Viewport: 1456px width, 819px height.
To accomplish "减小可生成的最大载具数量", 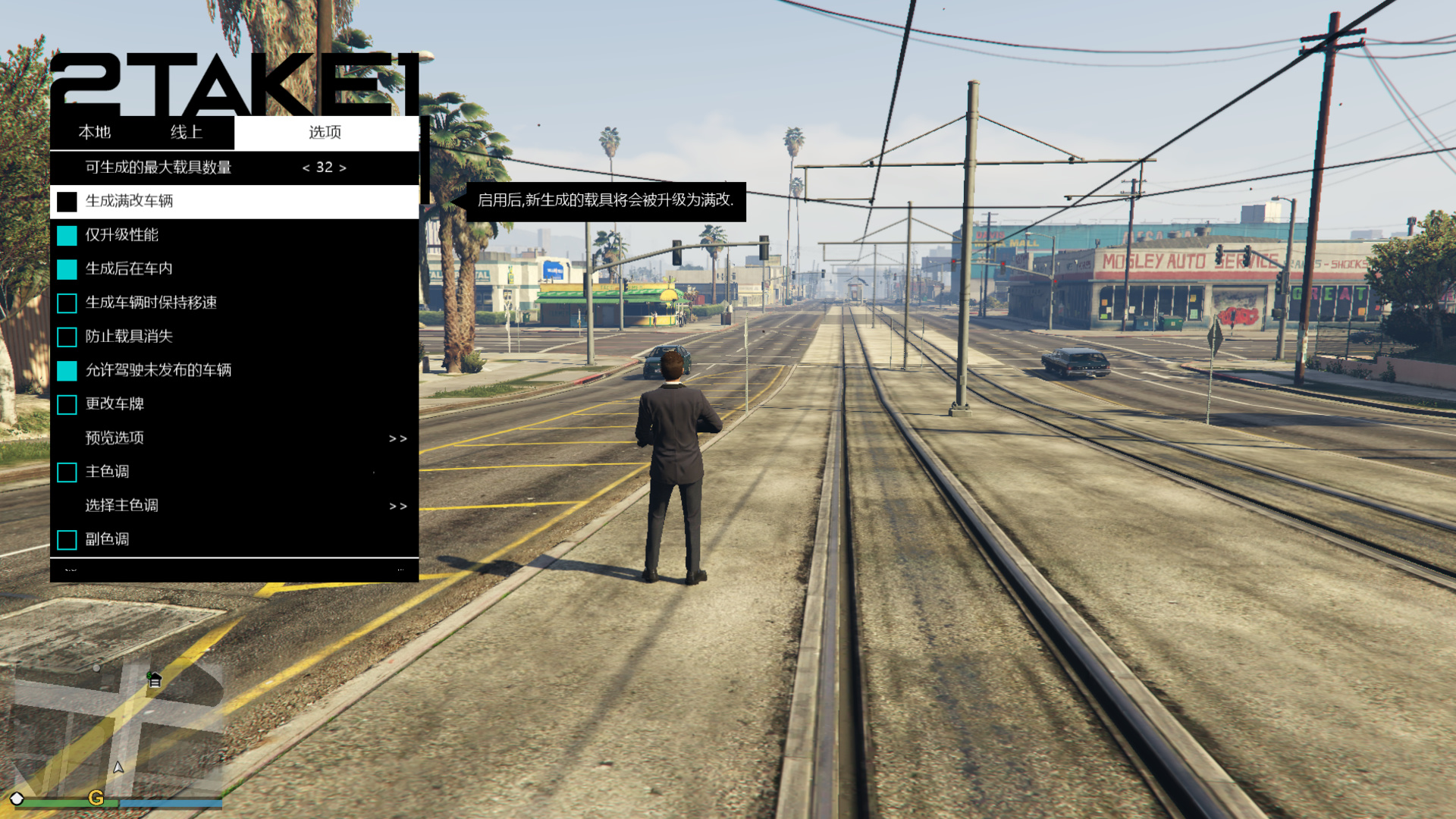I will [305, 168].
